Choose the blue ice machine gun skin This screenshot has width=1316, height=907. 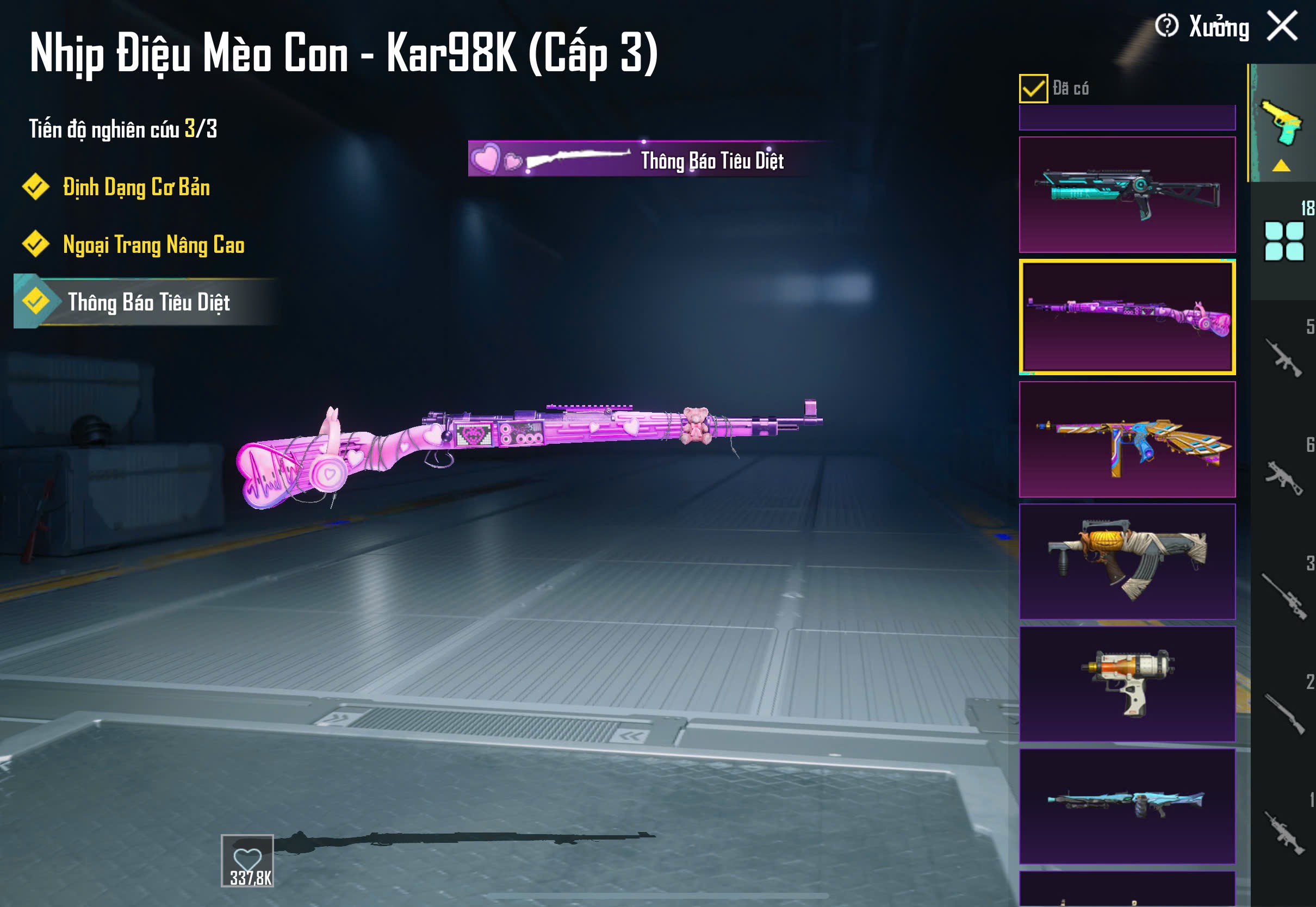click(1127, 806)
